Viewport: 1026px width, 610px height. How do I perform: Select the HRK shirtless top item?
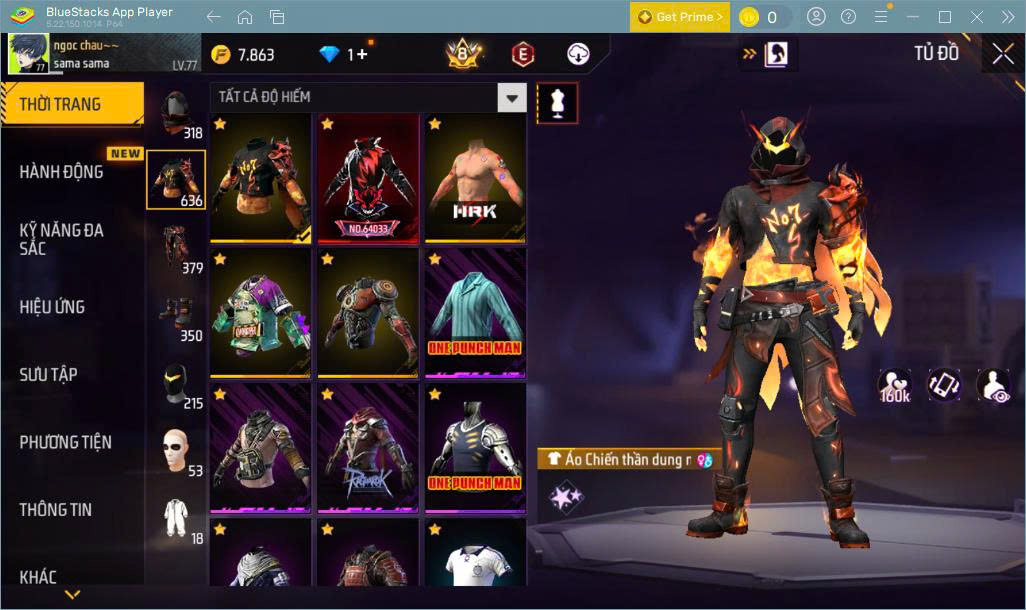coord(475,178)
